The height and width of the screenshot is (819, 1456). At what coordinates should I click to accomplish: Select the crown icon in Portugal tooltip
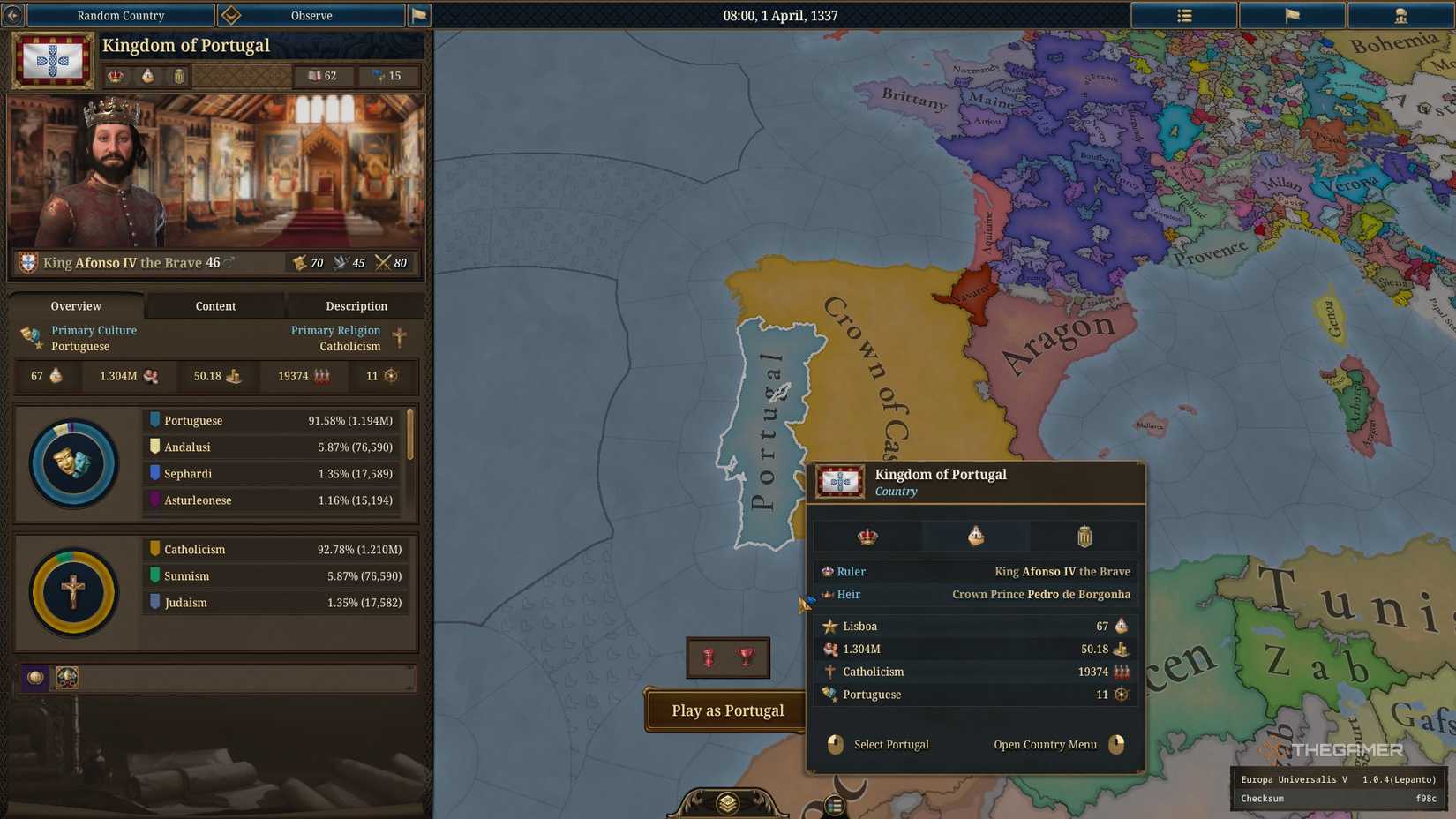coord(868,535)
